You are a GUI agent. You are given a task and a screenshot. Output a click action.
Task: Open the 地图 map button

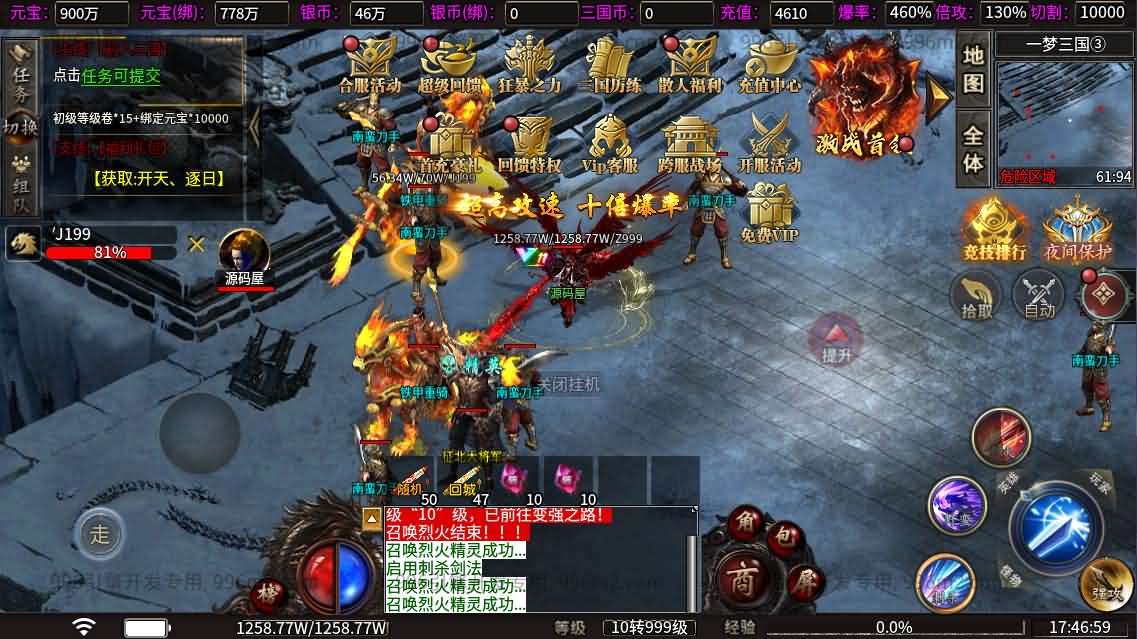pos(973,69)
